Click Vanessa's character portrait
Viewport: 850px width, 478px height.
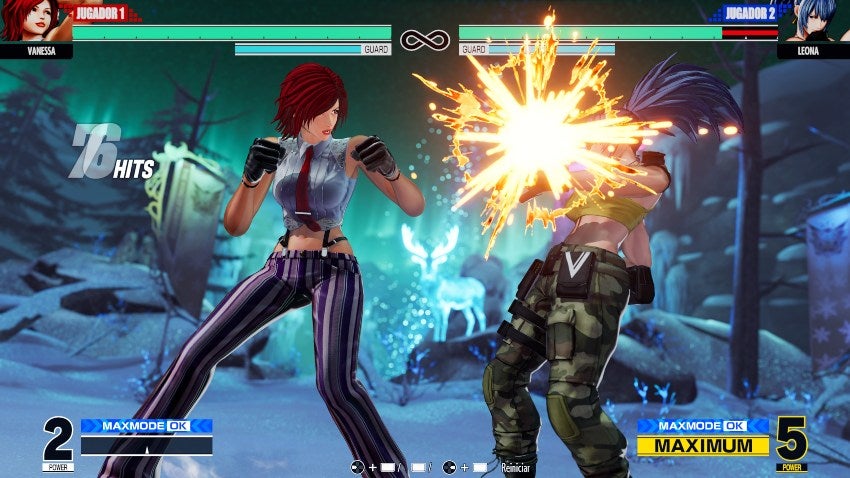(x=30, y=20)
